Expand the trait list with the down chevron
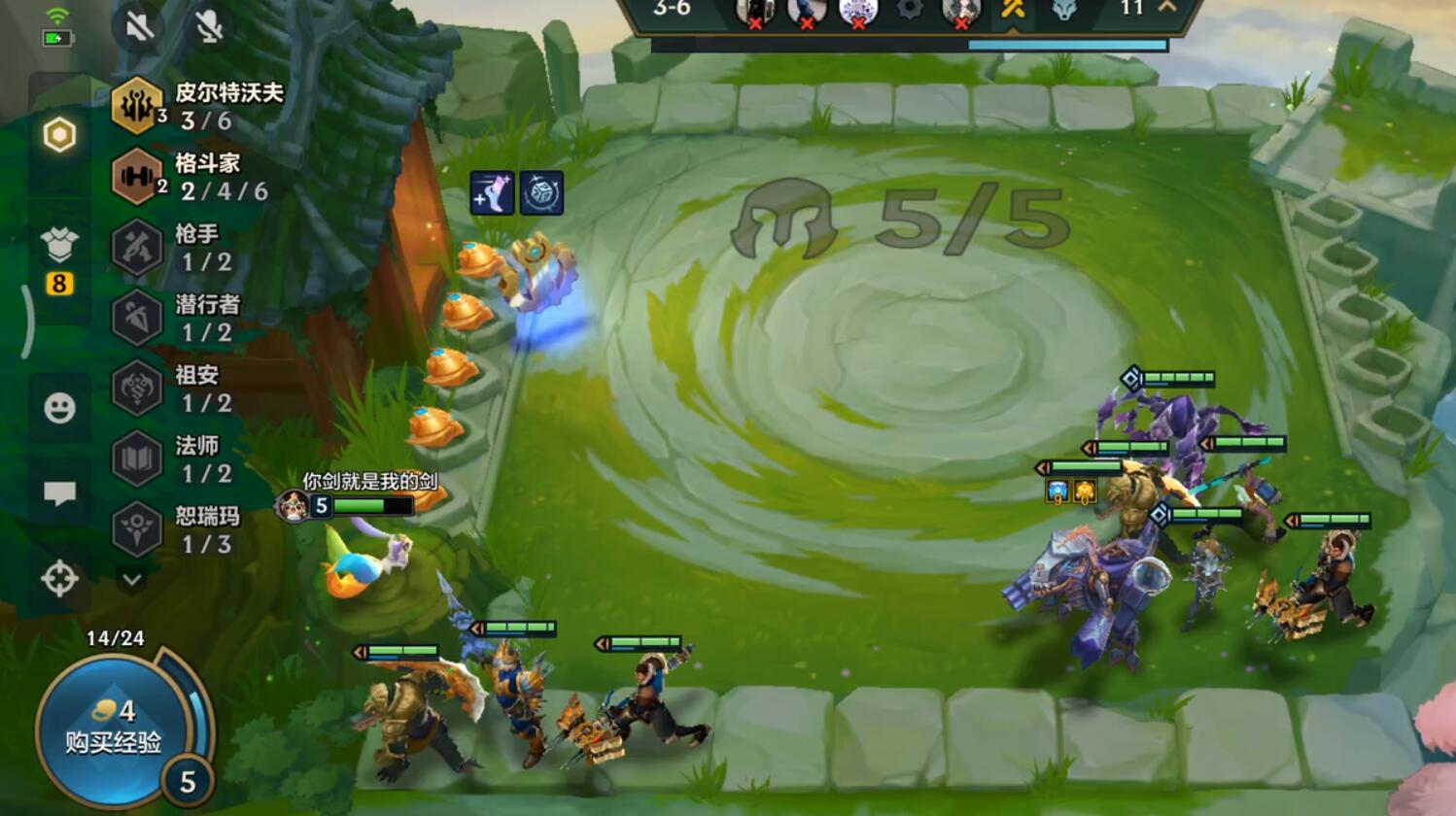The width and height of the screenshot is (1456, 816). [132, 580]
